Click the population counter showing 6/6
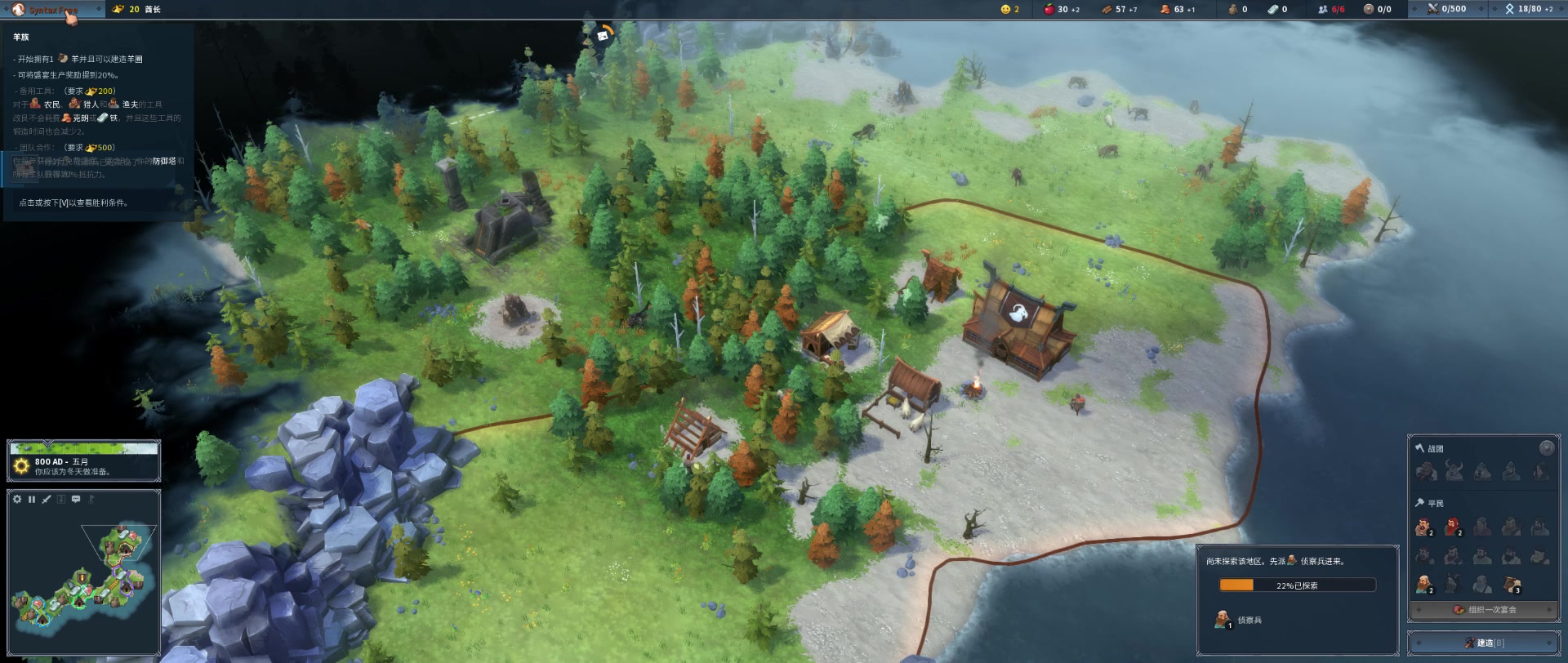This screenshot has width=1568, height=663. (x=1331, y=9)
